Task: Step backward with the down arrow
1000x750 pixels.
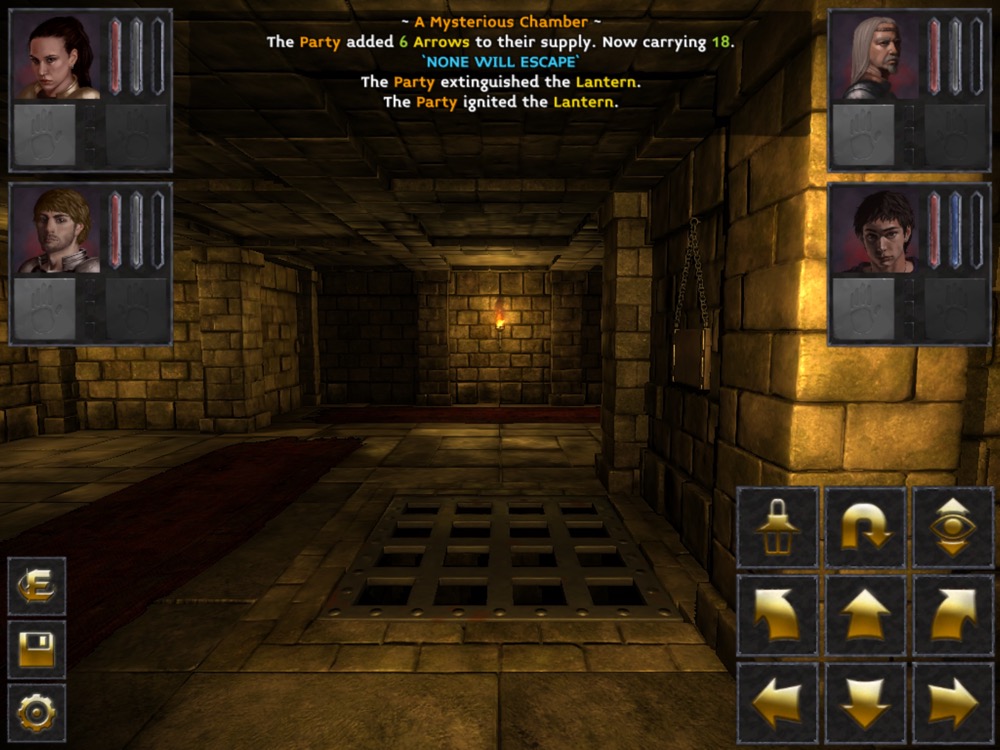Action: pyautogui.click(x=865, y=703)
